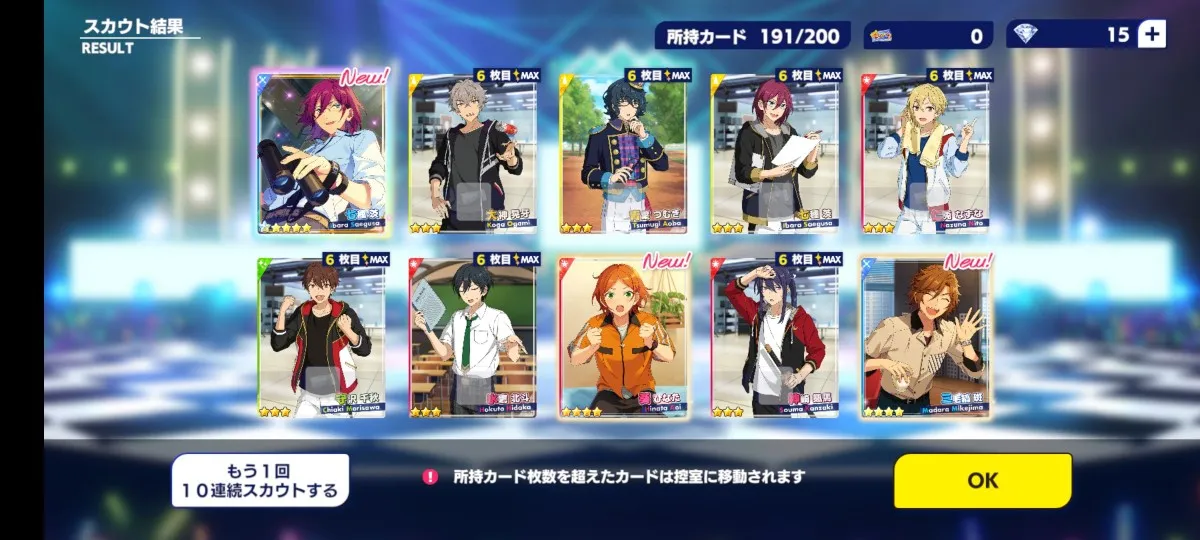Choose the Tsumugi Aoba card
This screenshot has width=1200, height=540.
pyautogui.click(x=624, y=152)
